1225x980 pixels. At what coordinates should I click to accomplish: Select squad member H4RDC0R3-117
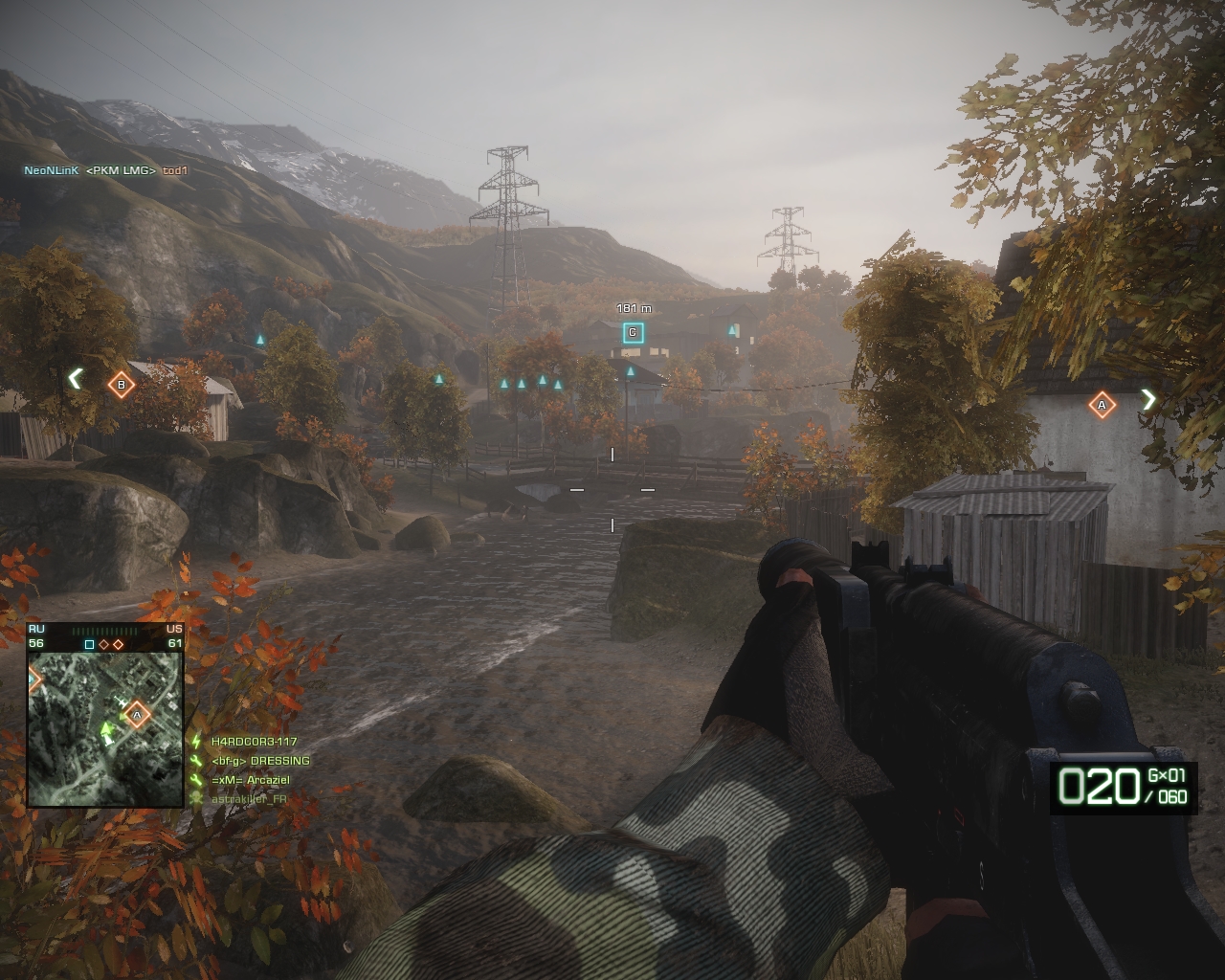[x=254, y=742]
